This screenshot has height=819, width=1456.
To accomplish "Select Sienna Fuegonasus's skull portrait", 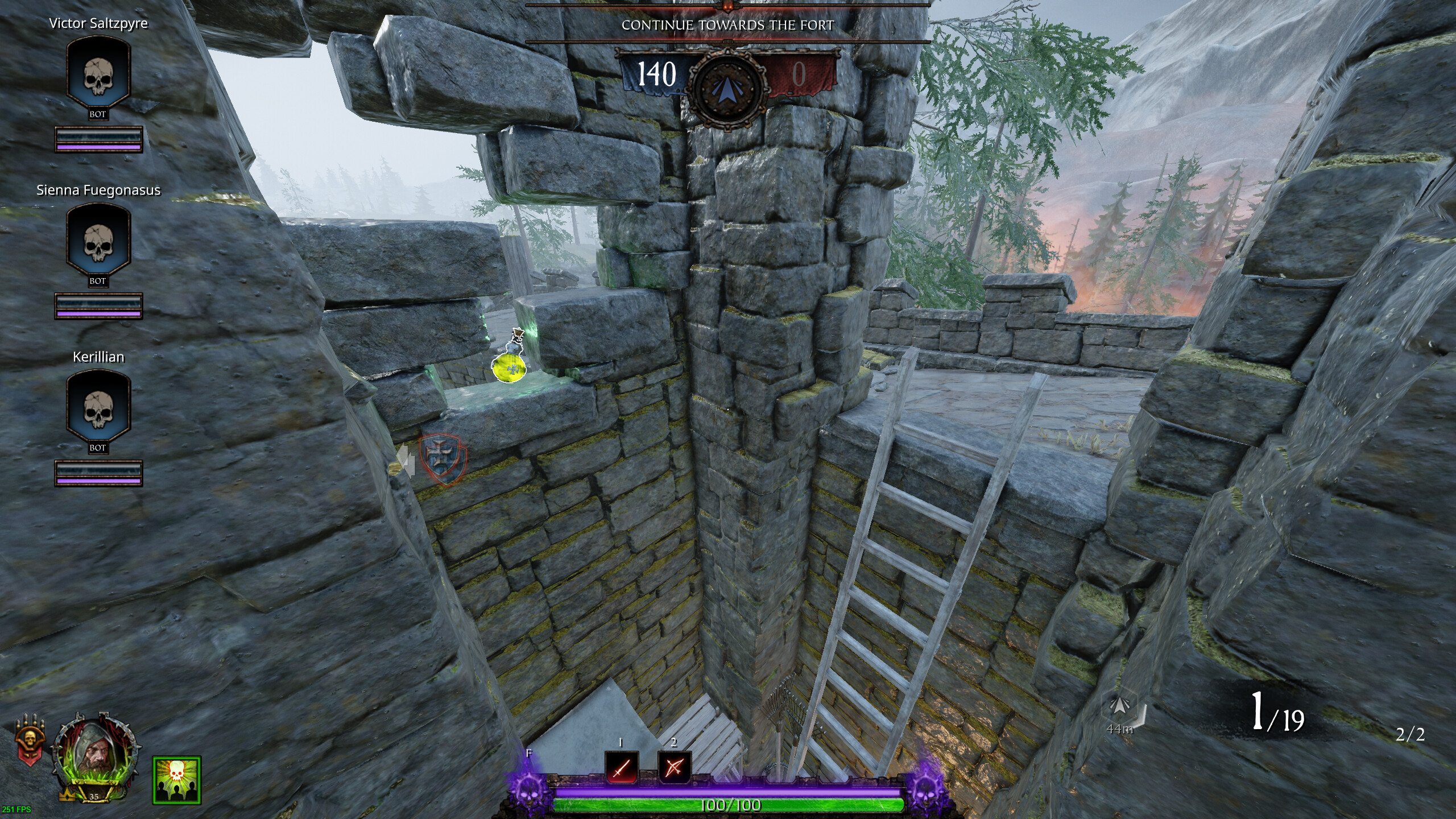I will coord(98,241).
